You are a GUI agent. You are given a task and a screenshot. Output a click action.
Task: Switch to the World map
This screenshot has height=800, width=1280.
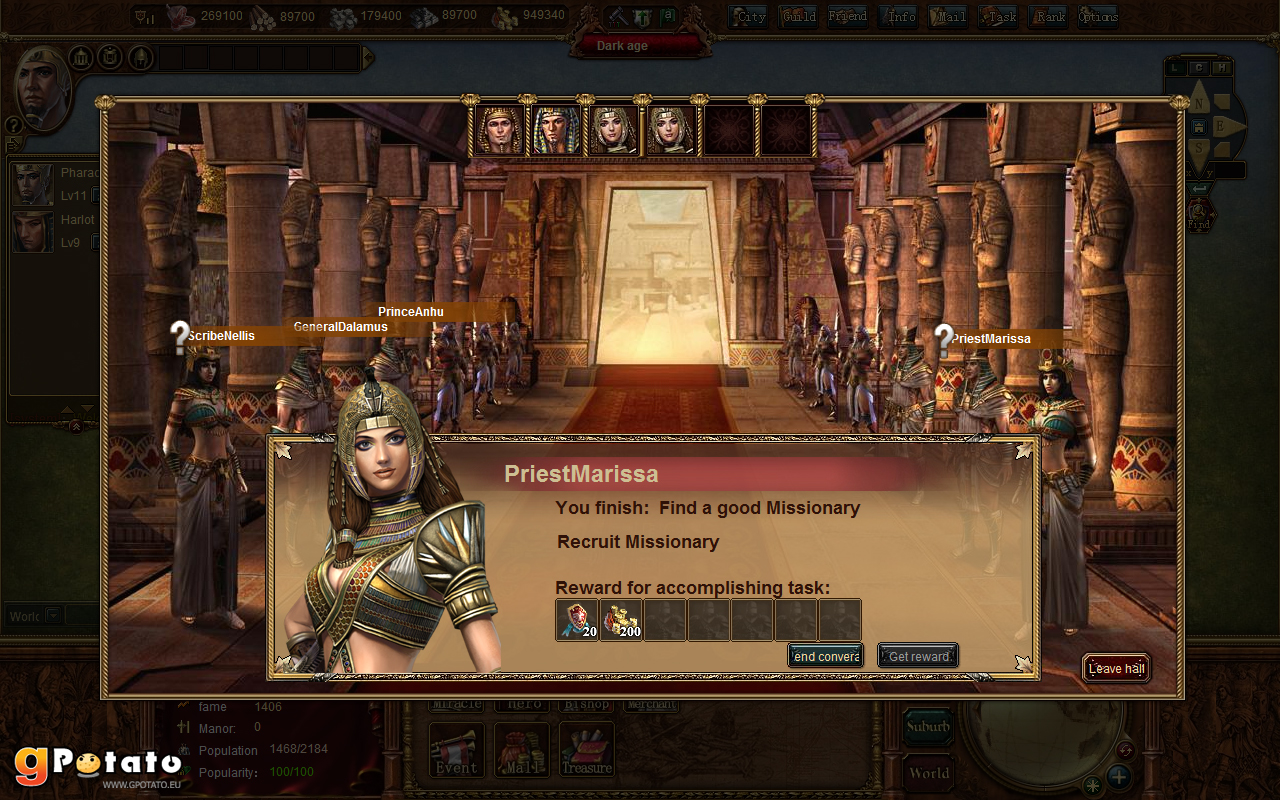coord(928,772)
